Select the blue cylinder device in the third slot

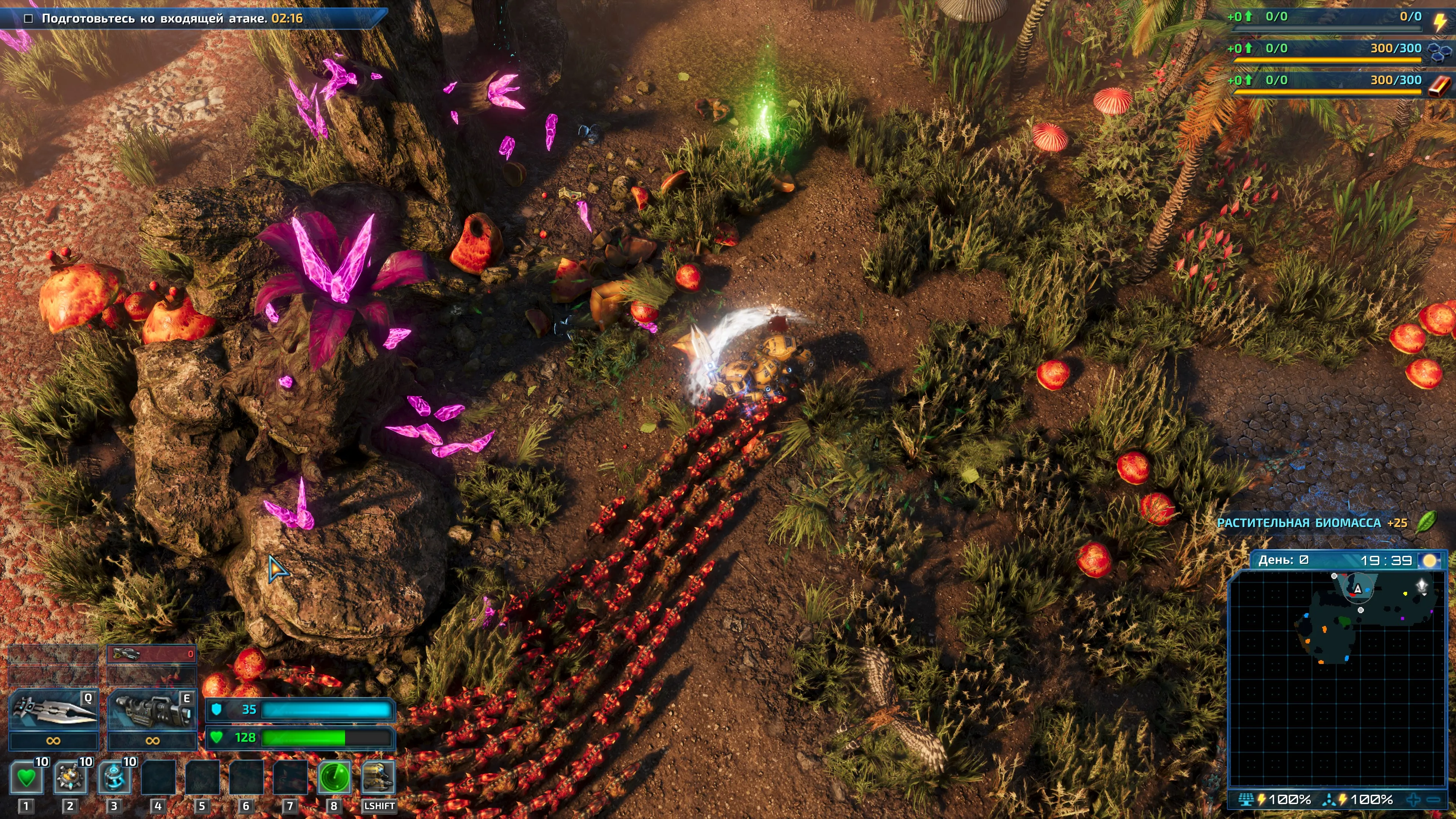tap(114, 778)
